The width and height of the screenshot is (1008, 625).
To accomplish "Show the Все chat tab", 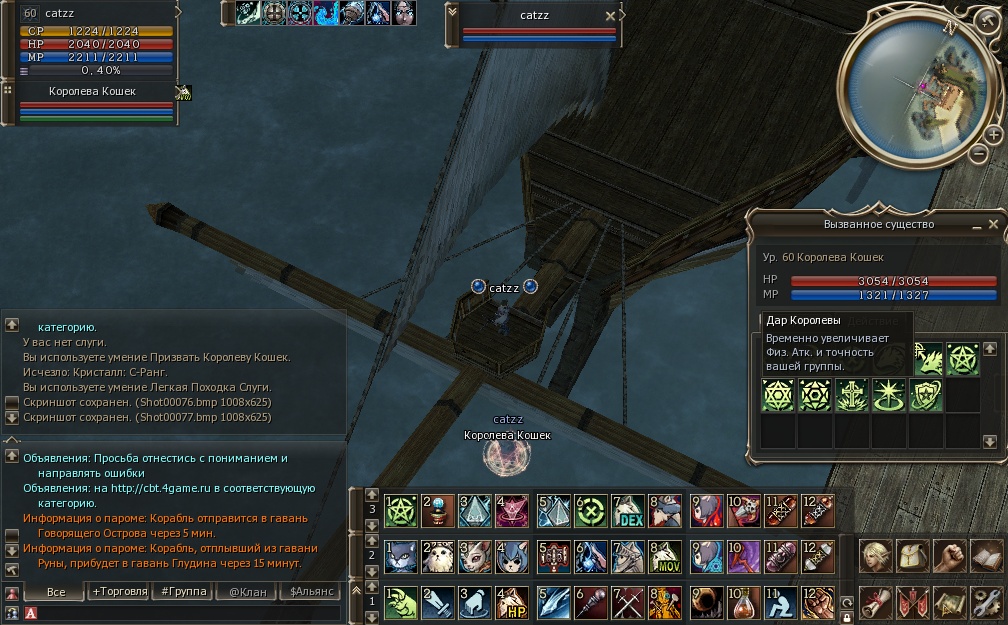I will click(56, 592).
